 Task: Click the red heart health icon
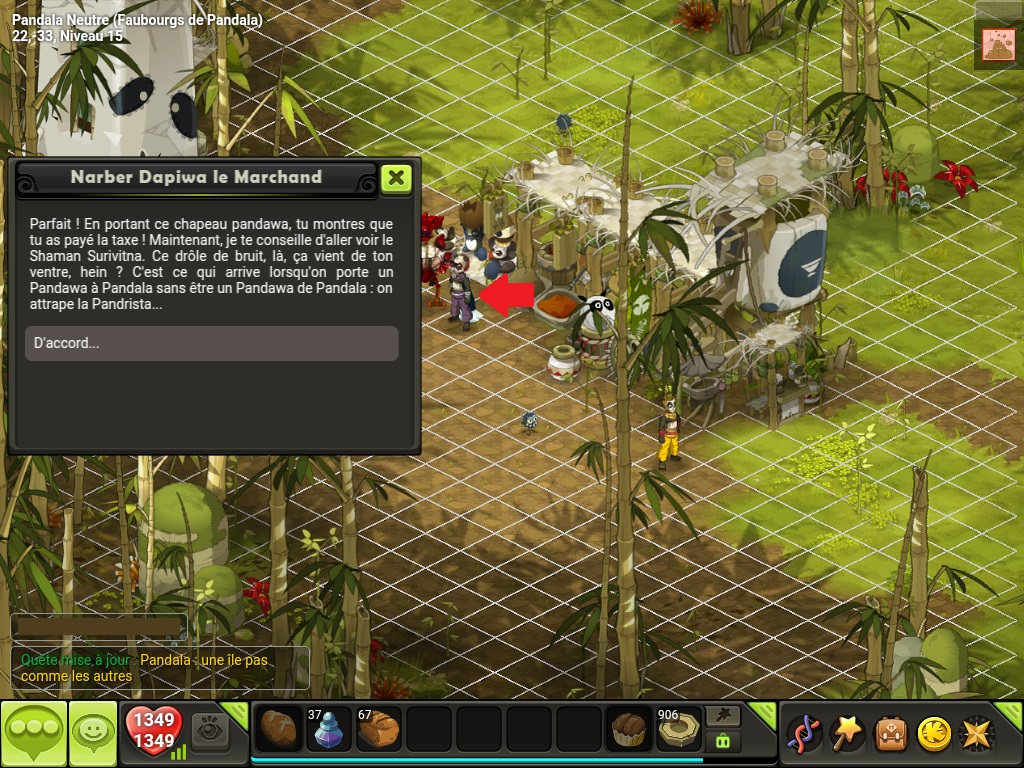[153, 733]
